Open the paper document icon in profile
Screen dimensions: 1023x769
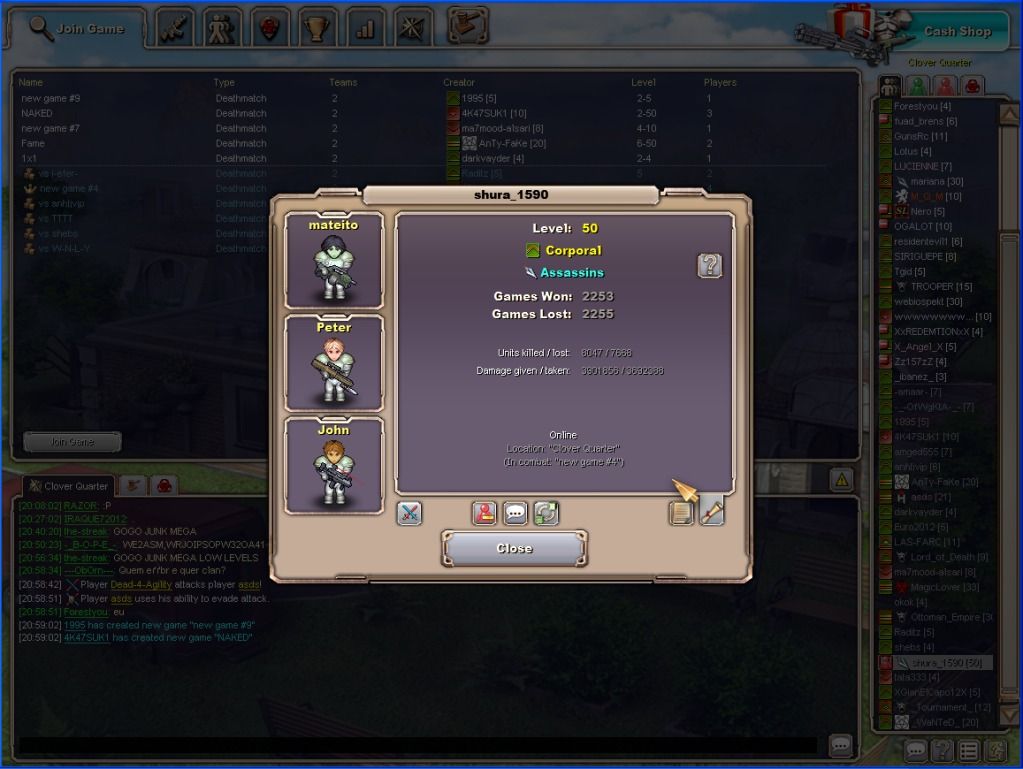pos(682,513)
